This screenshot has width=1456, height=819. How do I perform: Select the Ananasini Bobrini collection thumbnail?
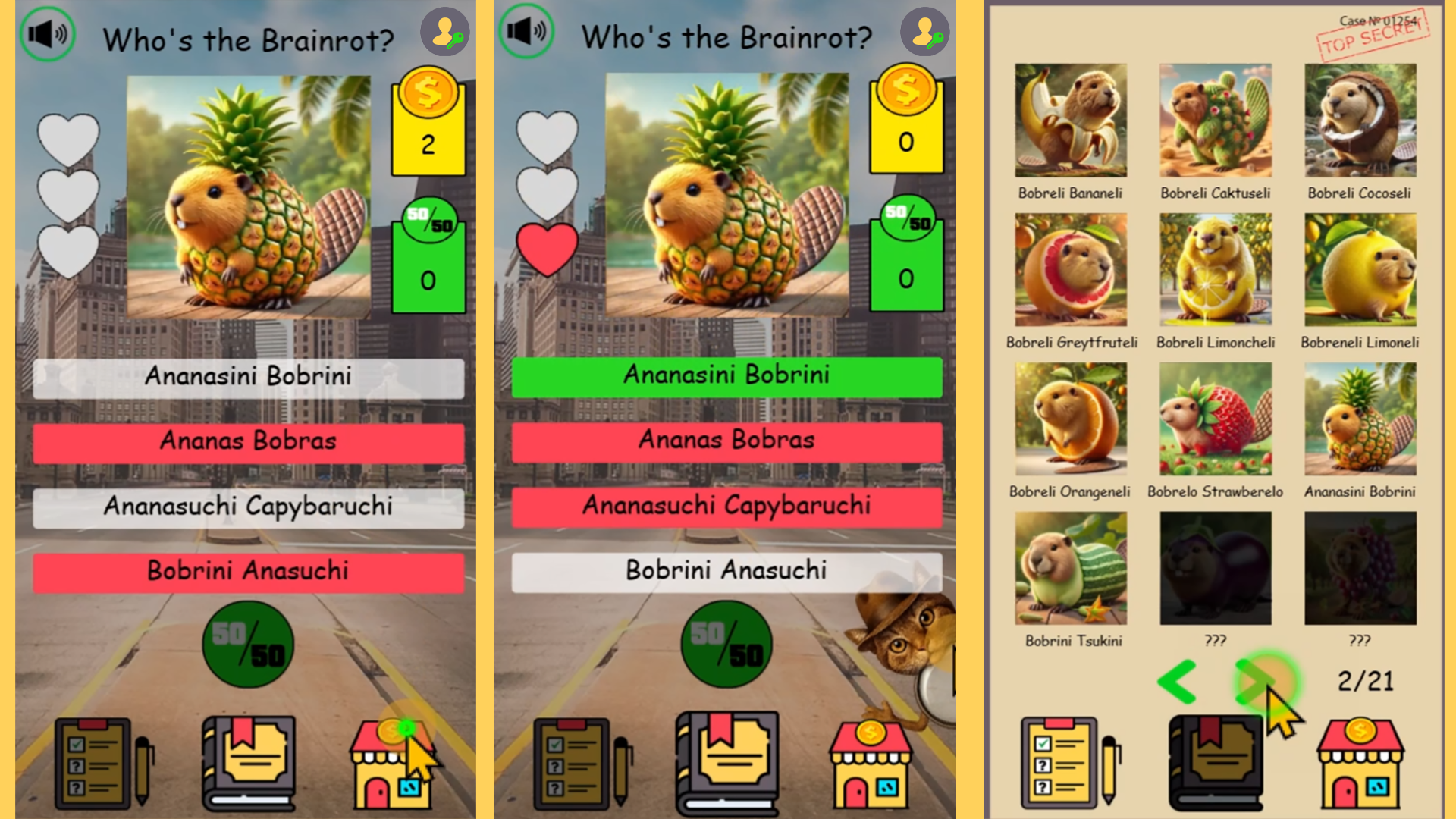pos(1360,419)
